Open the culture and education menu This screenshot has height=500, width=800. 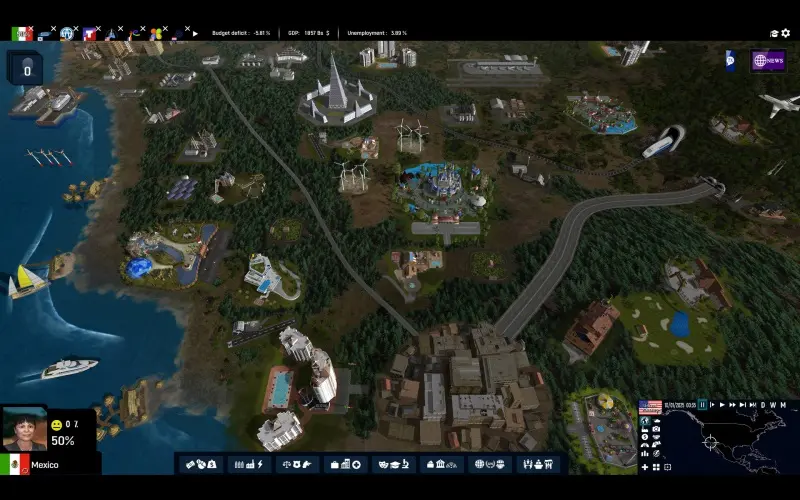click(x=394, y=464)
